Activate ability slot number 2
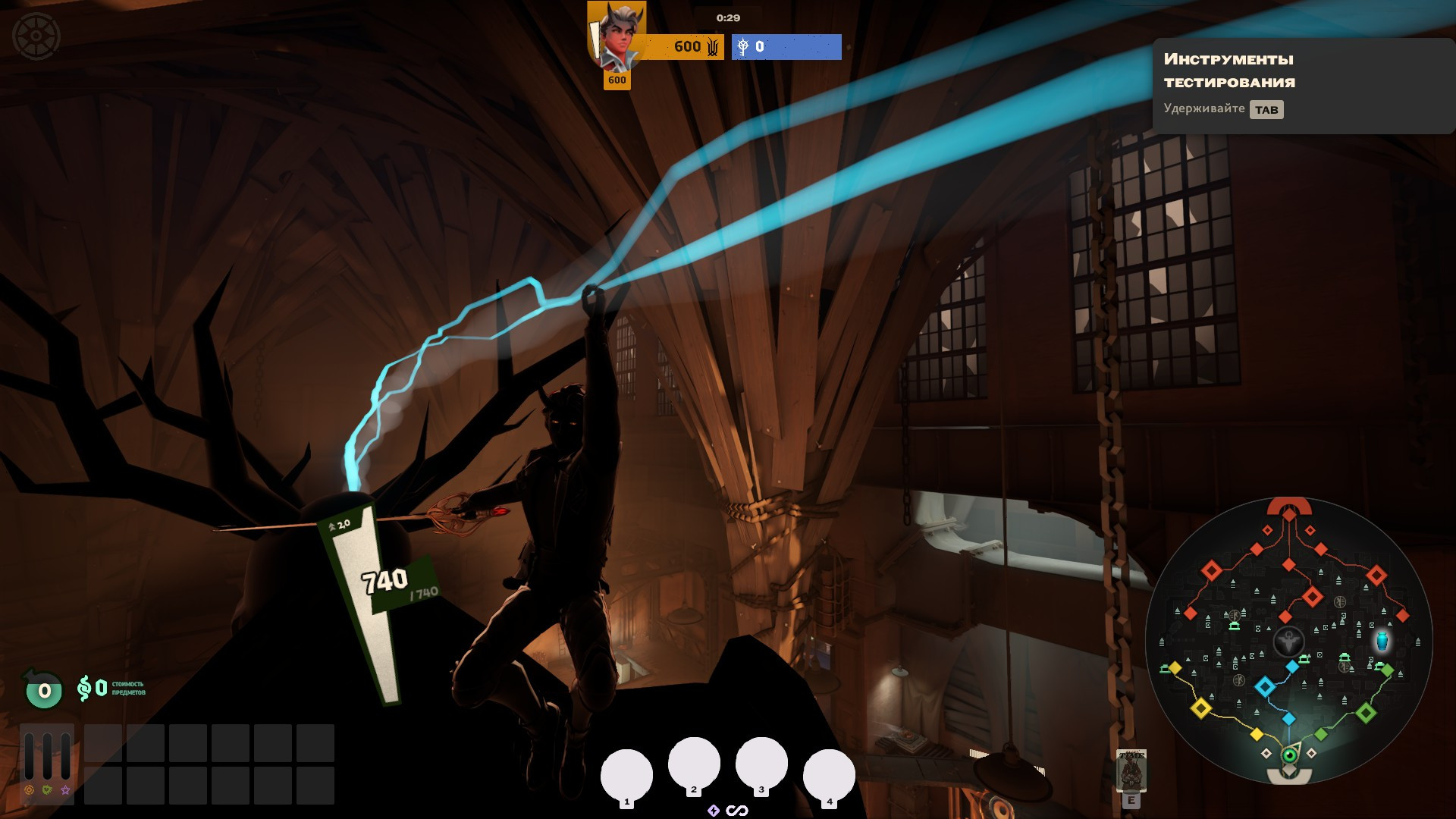Image resolution: width=1456 pixels, height=819 pixels. 694,764
